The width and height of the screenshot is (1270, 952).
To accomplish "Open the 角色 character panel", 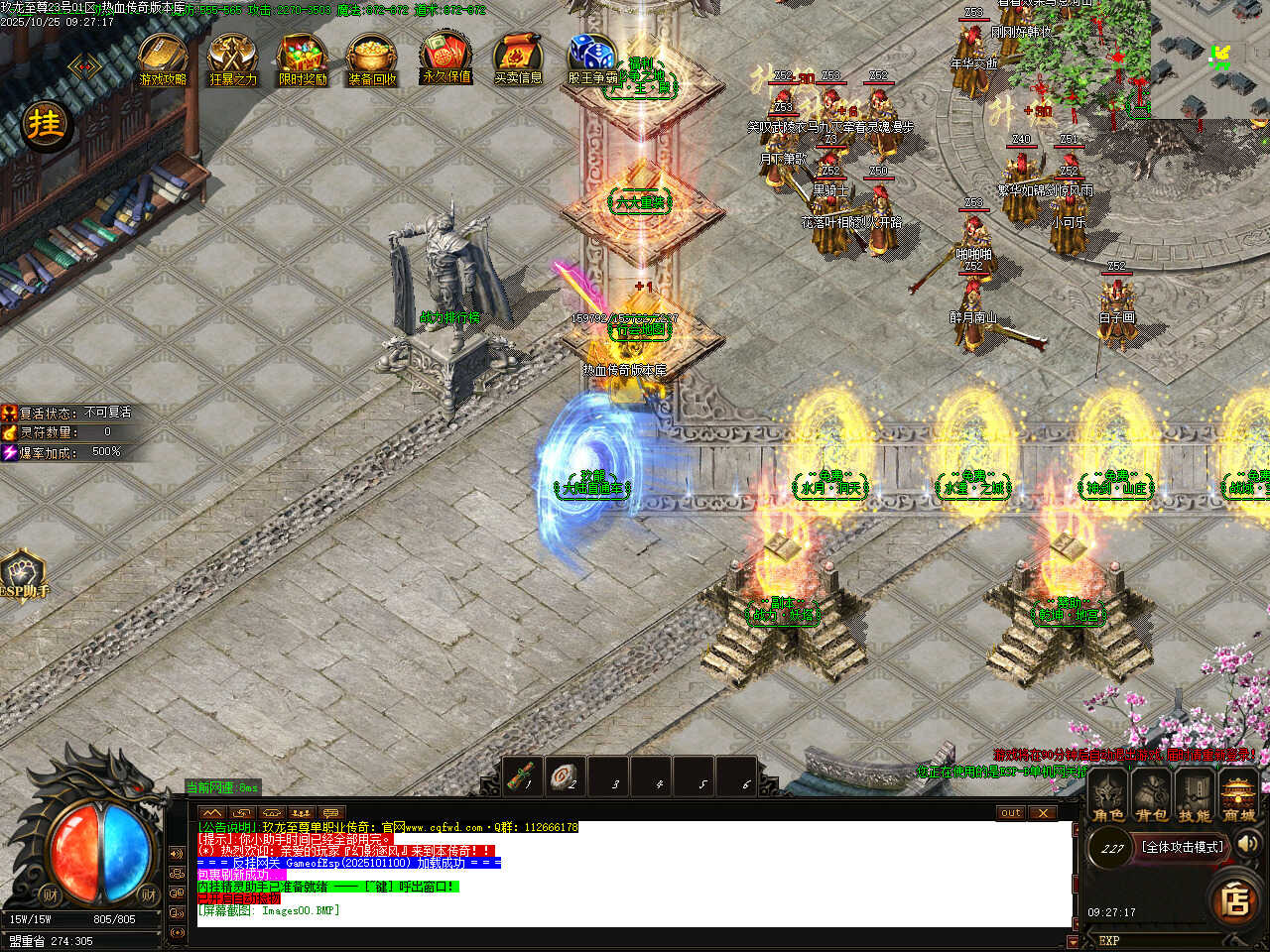I will pos(1108,797).
